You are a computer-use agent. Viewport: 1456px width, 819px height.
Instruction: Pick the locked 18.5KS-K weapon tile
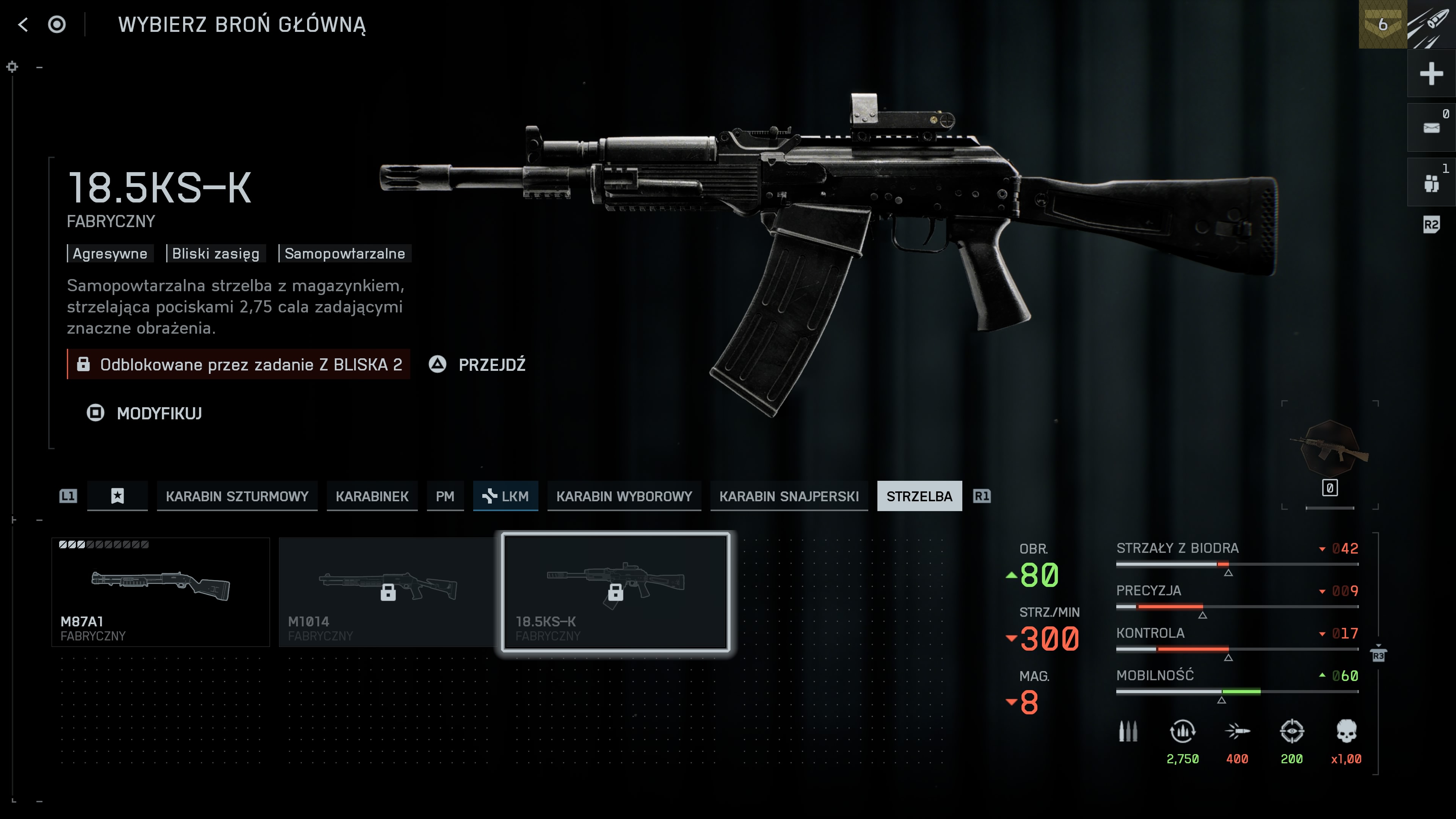(615, 592)
